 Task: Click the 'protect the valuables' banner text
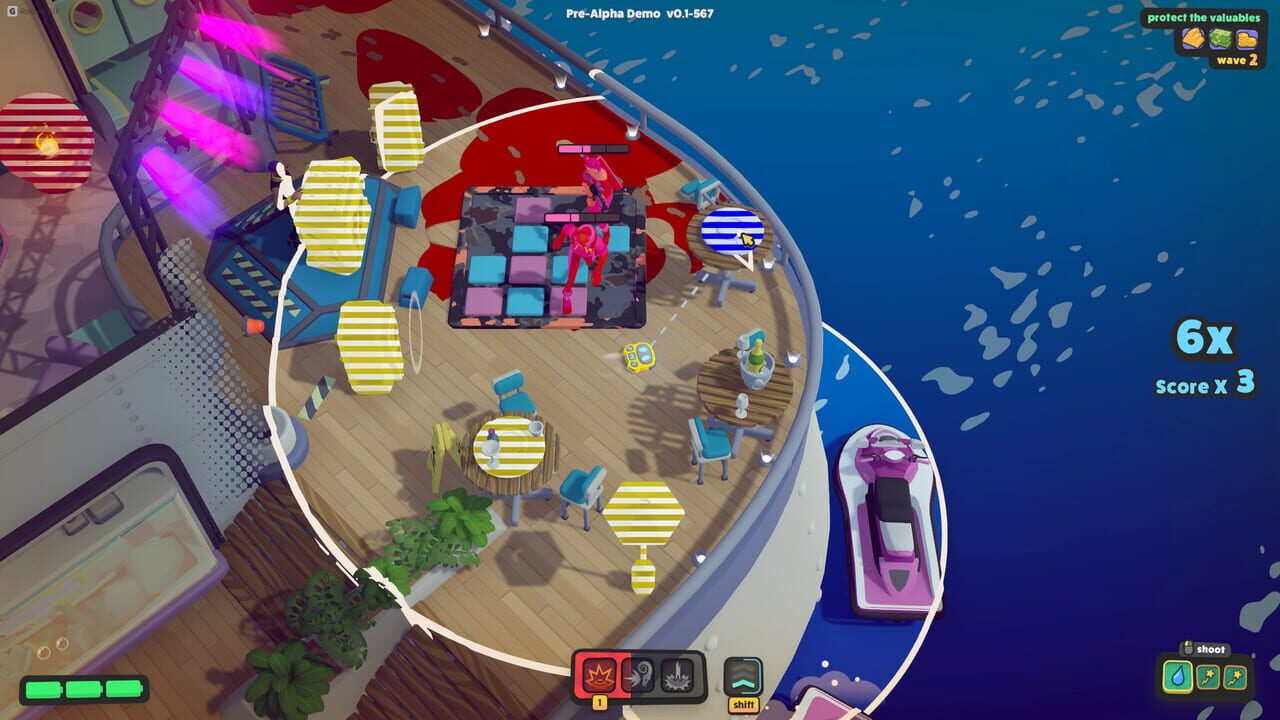[x=1204, y=18]
